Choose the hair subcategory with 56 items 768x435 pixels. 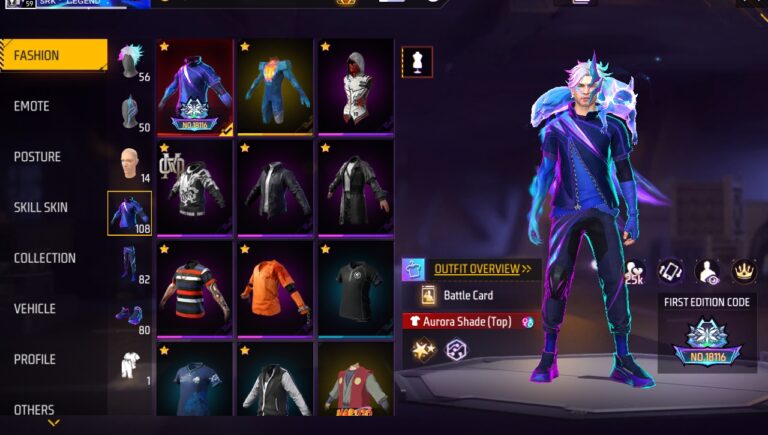pos(130,61)
